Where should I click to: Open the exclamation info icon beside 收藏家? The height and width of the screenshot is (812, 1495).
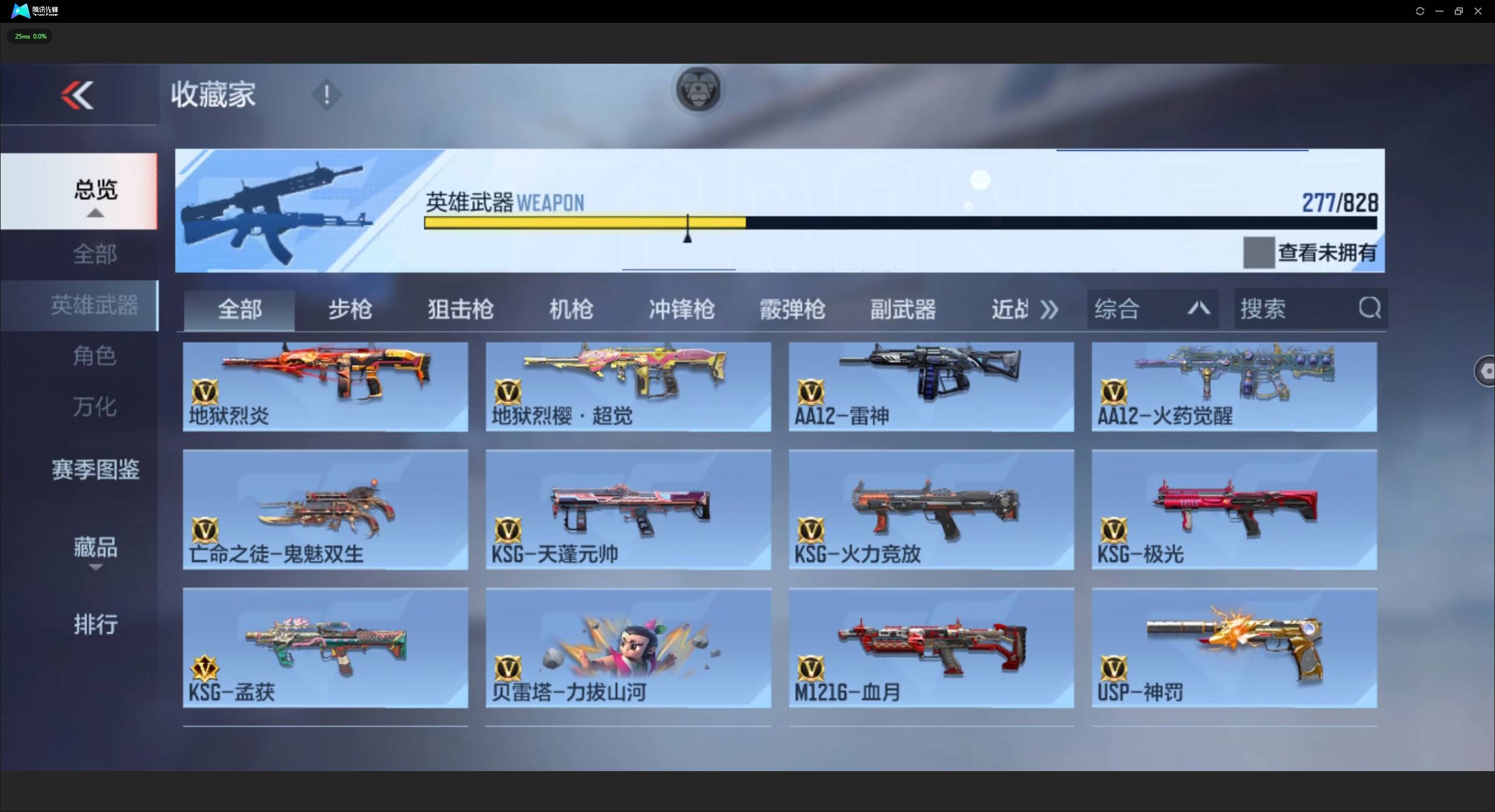pos(326,95)
